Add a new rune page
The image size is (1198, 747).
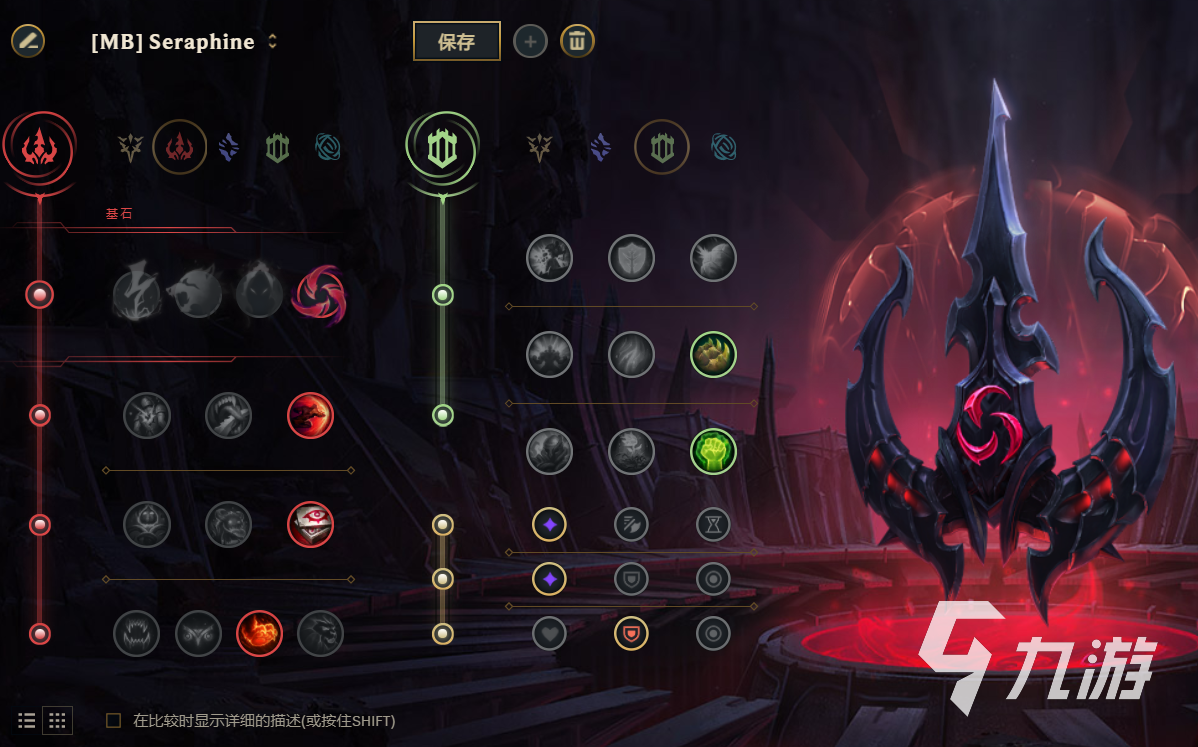530,42
